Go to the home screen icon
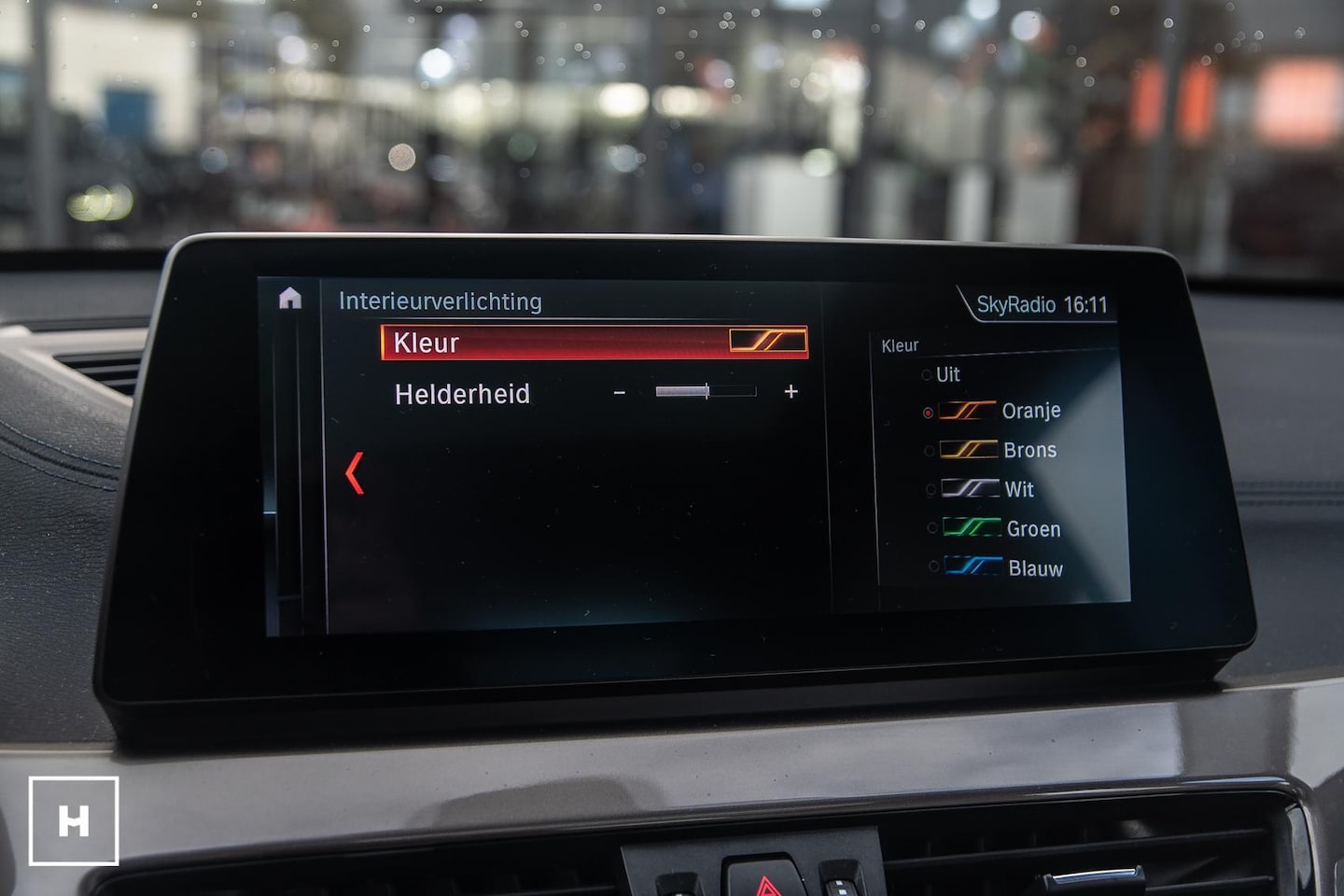 (290, 299)
